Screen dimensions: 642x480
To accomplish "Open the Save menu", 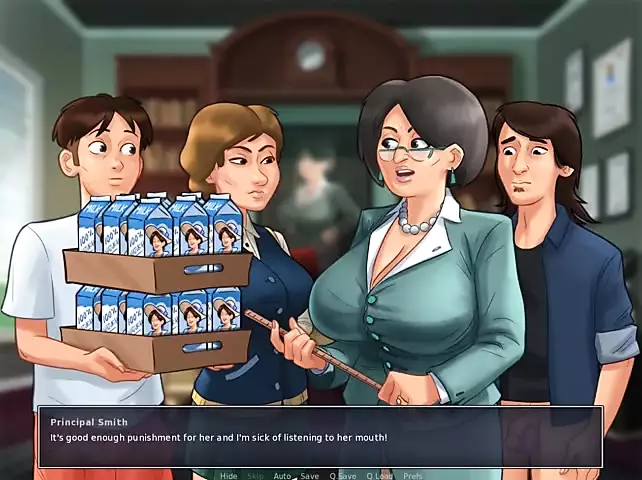I will (x=310, y=475).
